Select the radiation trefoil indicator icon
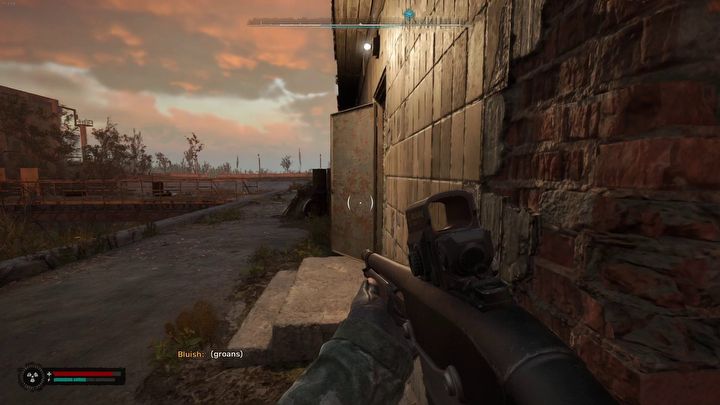This screenshot has height=405, width=720. (32, 377)
